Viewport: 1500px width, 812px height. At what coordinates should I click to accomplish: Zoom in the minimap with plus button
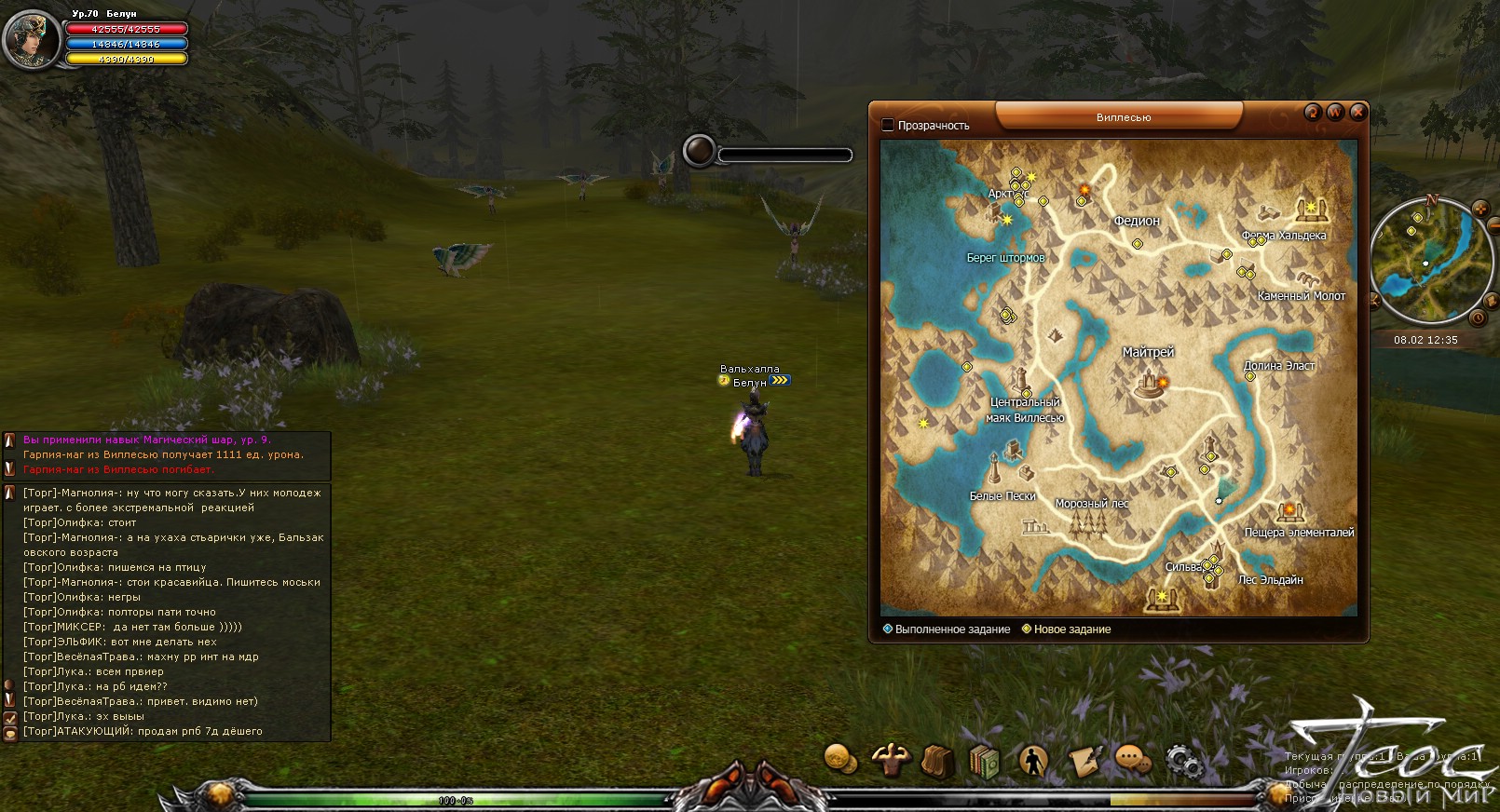click(1480, 210)
